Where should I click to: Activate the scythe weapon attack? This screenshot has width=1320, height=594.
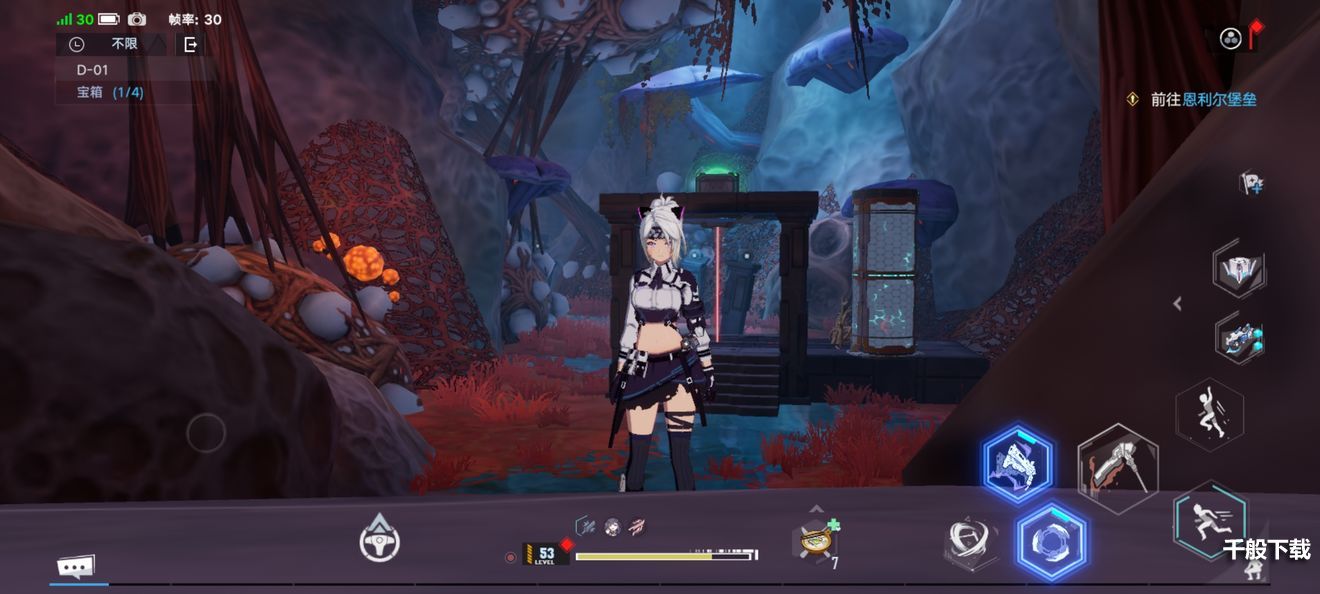pyautogui.click(x=1118, y=467)
